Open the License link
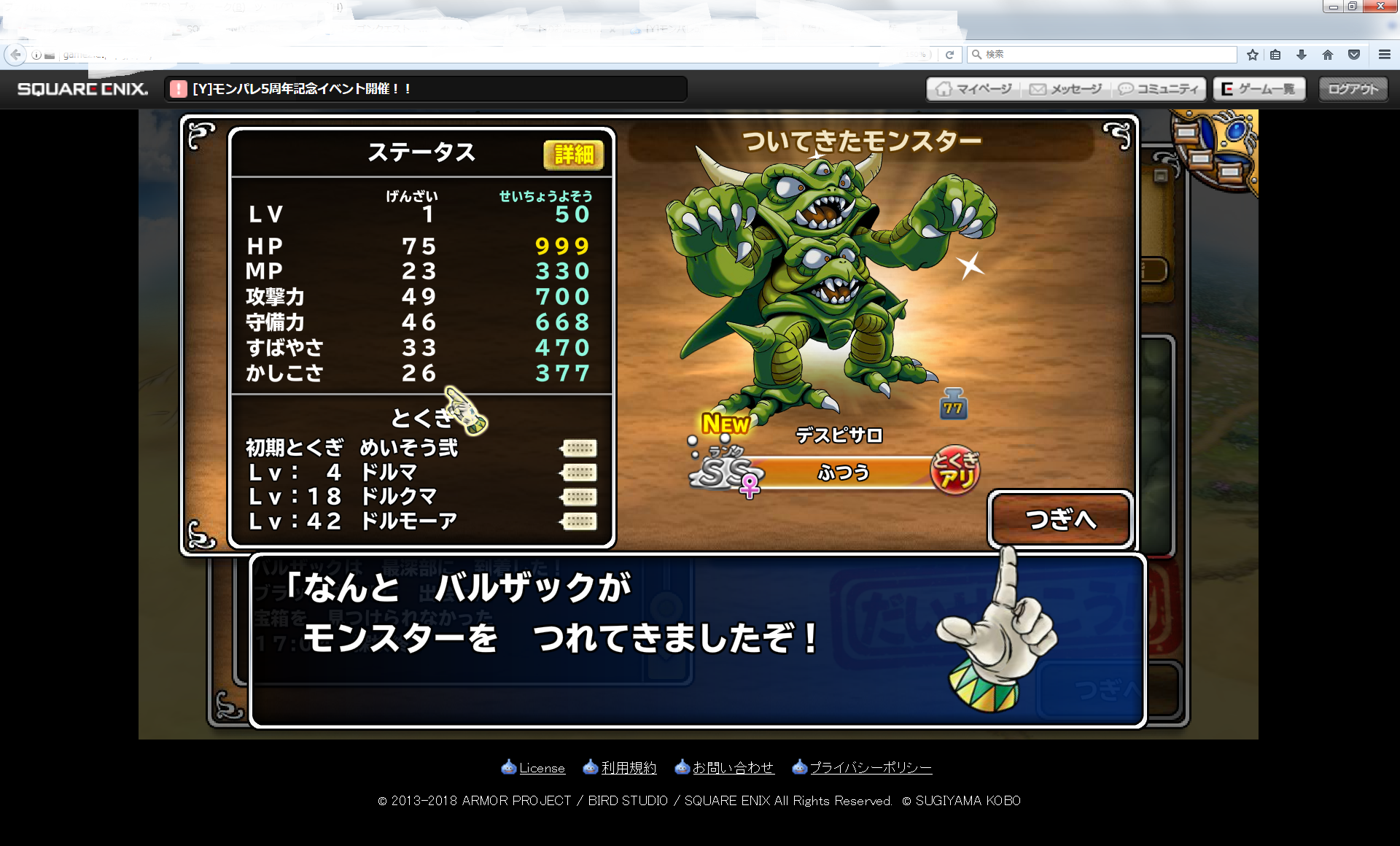Screen dimensions: 1400x846 [x=541, y=768]
